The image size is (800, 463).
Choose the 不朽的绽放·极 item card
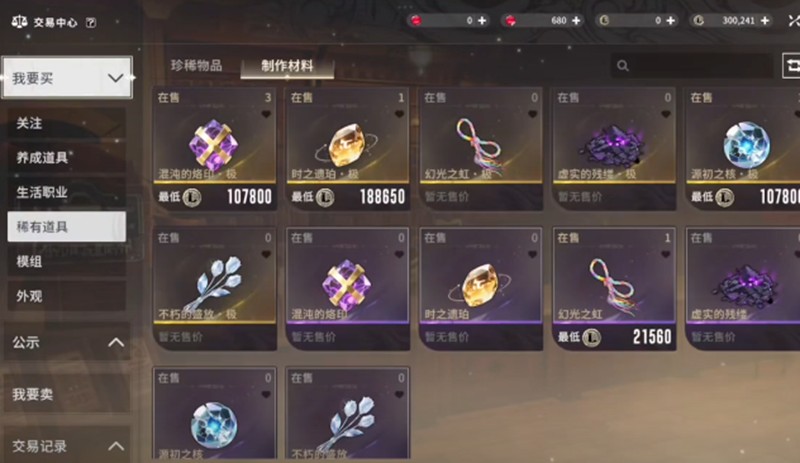tap(215, 289)
